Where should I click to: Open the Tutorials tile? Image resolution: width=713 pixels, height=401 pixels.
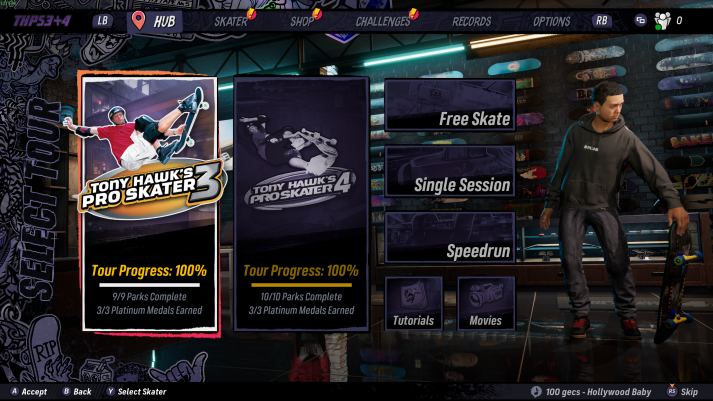[x=414, y=304]
